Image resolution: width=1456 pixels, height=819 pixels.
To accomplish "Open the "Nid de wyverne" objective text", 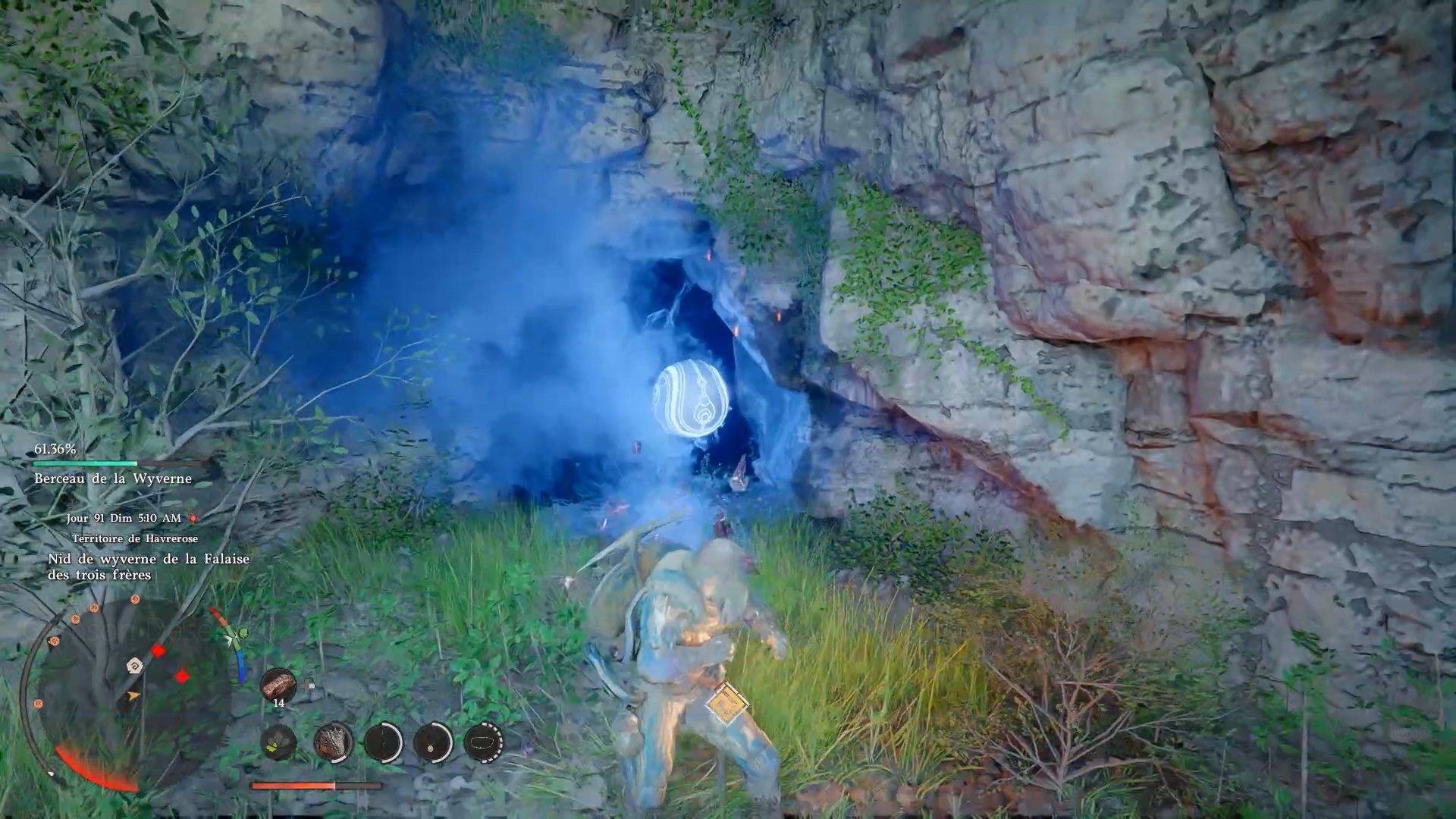I will pyautogui.click(x=149, y=566).
